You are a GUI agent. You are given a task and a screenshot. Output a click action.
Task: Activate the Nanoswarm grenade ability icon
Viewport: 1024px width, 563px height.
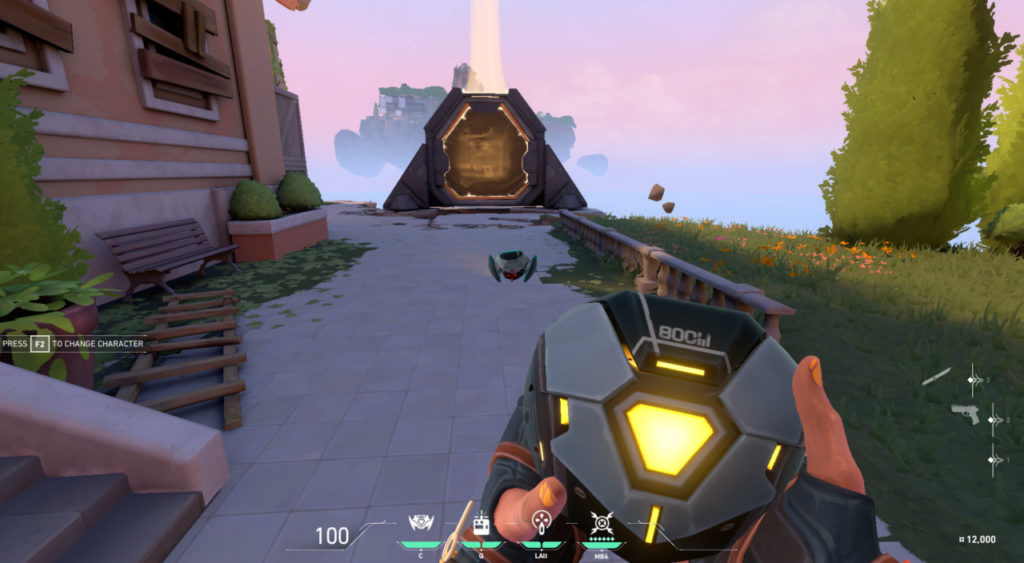coord(420,523)
